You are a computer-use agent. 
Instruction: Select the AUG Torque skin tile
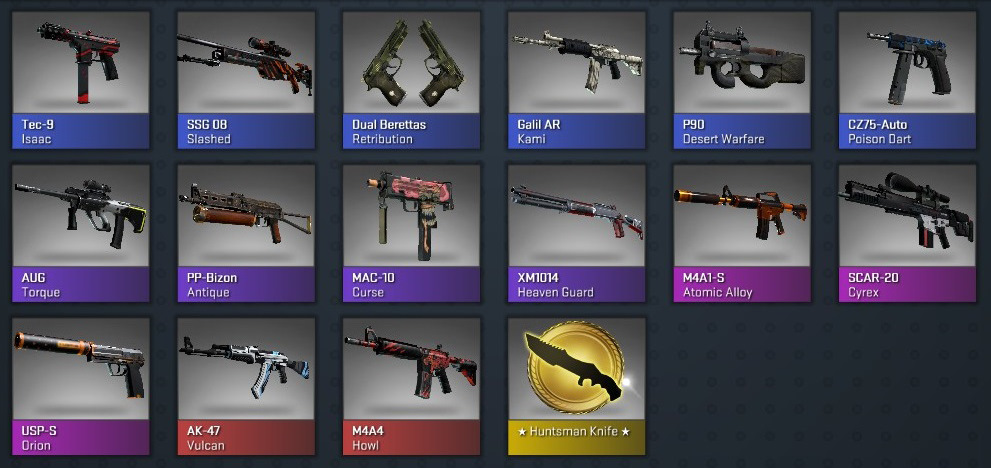[x=80, y=233]
